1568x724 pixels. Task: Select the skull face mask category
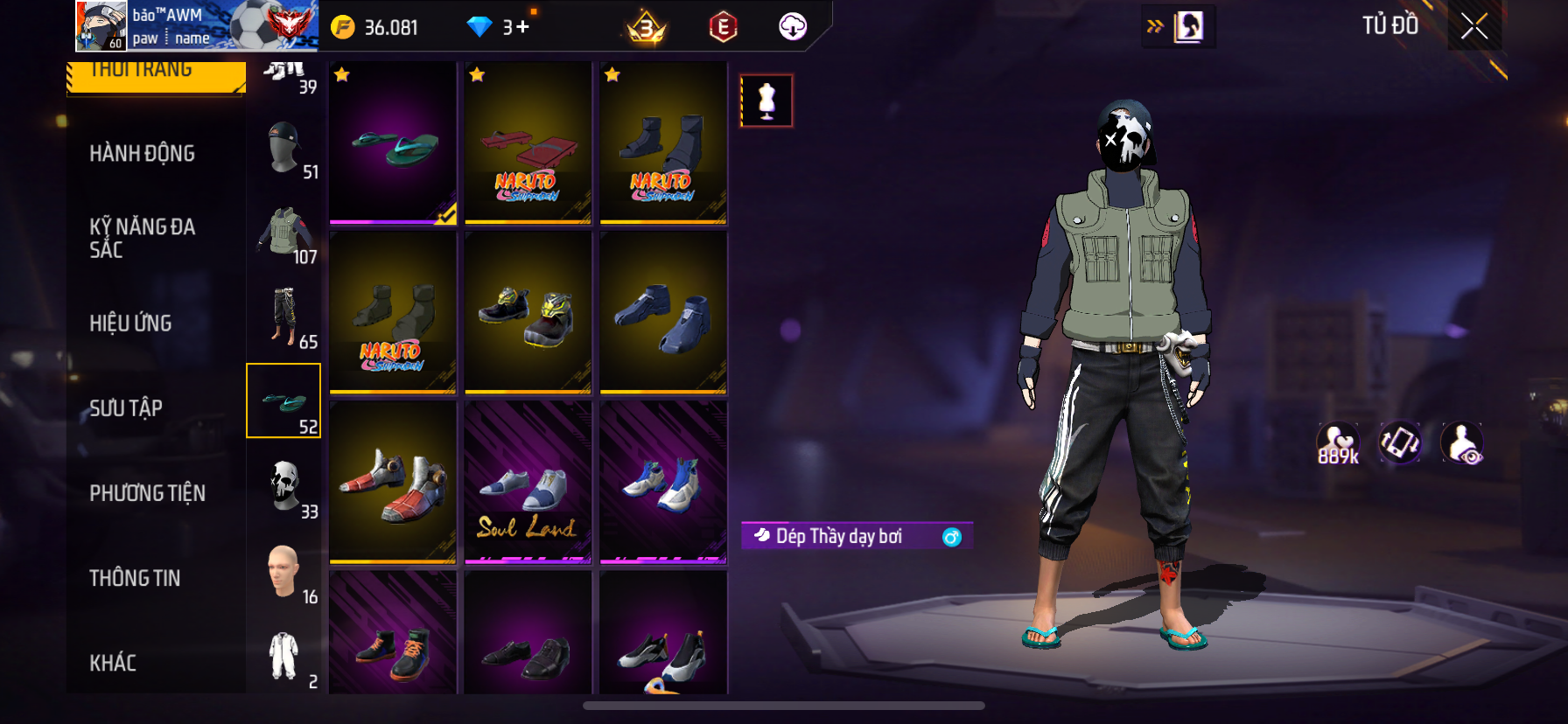tap(285, 486)
